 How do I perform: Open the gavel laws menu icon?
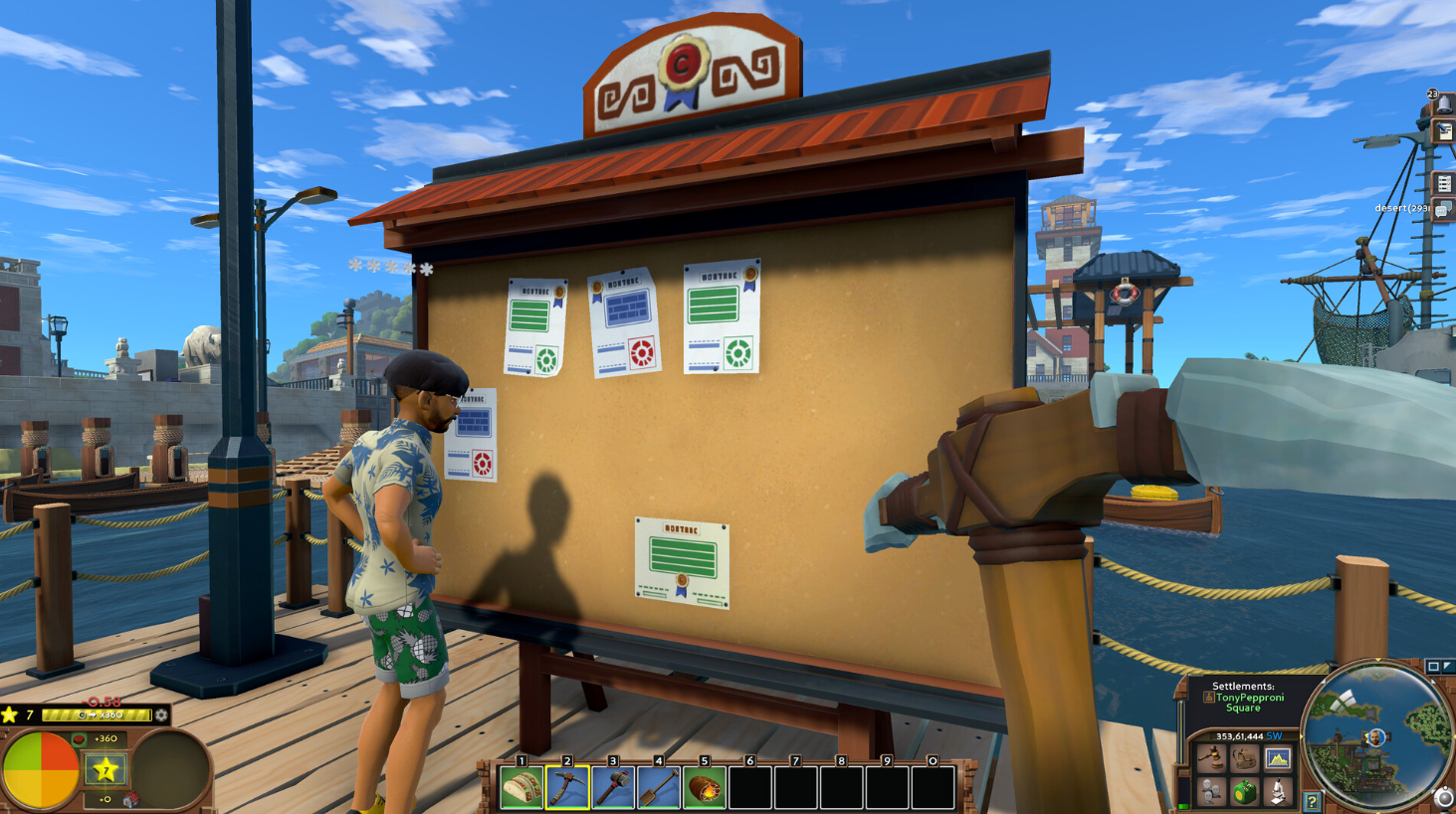[1211, 759]
